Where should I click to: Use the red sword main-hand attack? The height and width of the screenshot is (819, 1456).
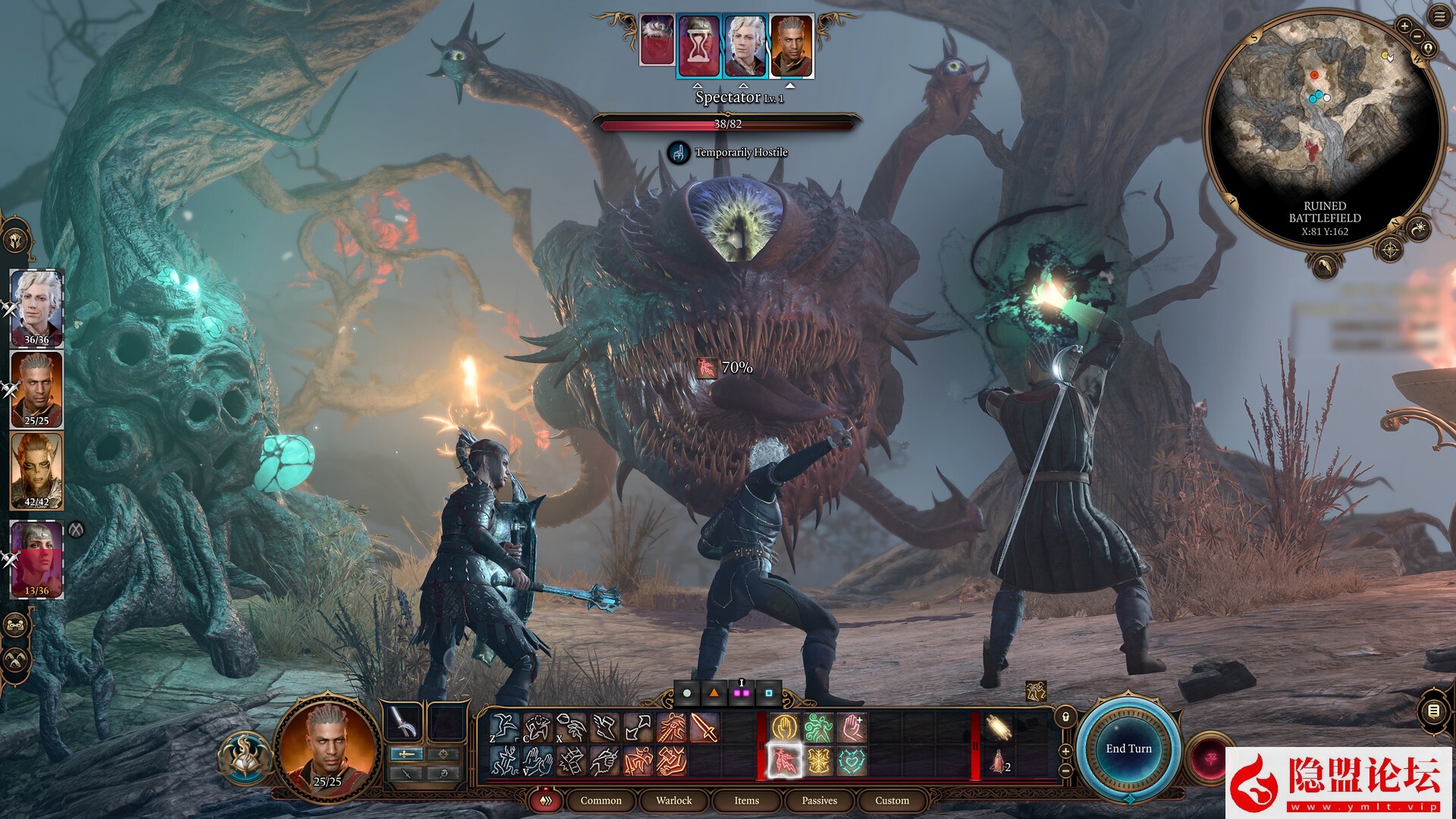704,728
